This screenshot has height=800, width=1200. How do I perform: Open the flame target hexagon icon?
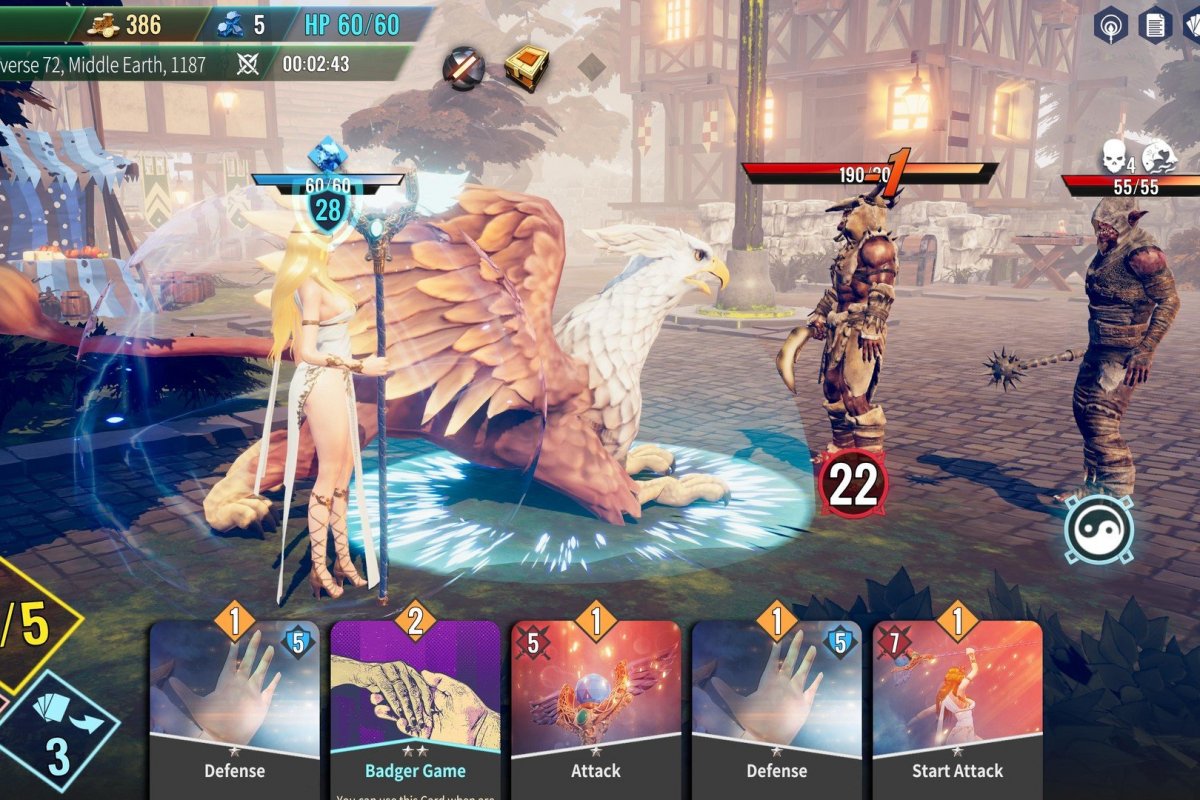click(x=1110, y=25)
